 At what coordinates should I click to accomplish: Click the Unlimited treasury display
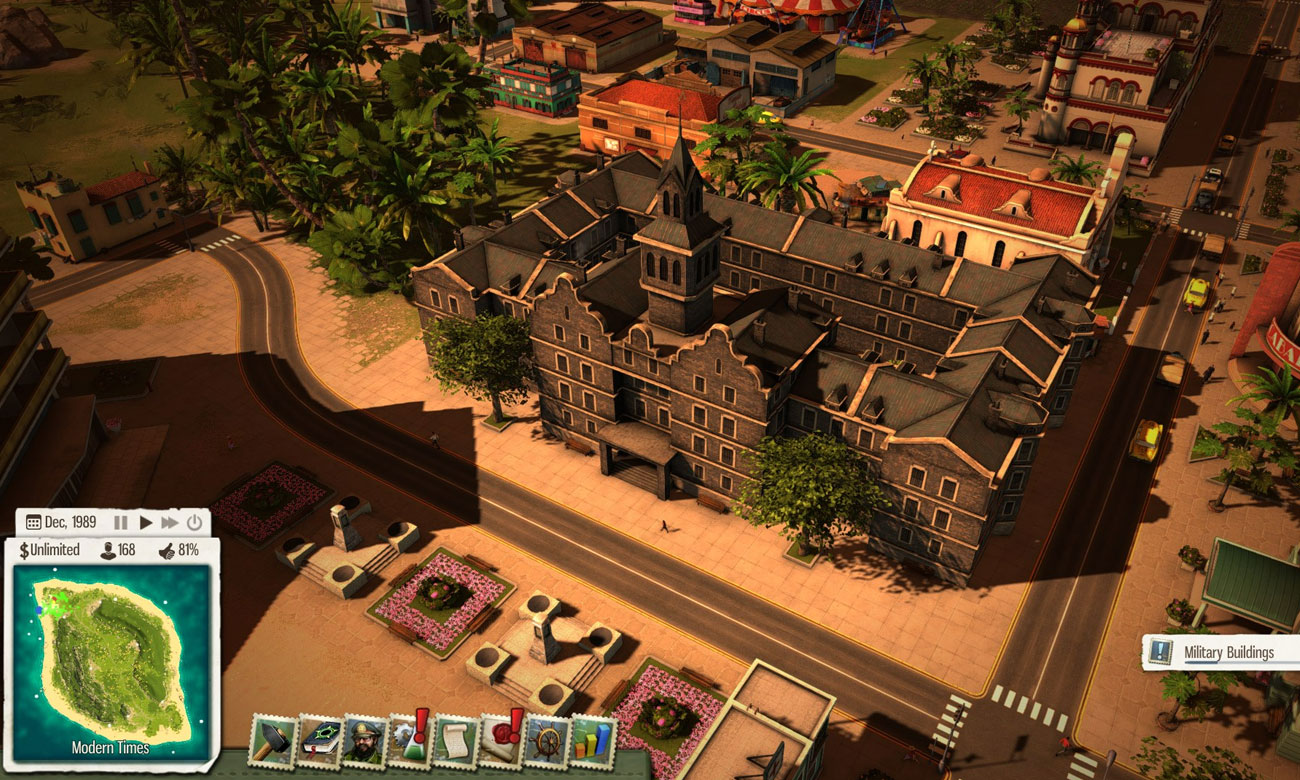click(x=48, y=548)
